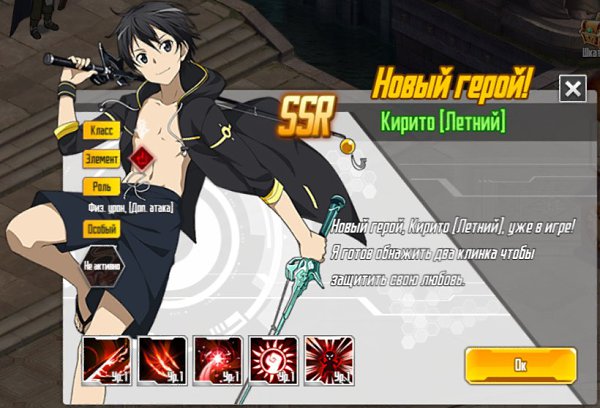The height and width of the screenshot is (408, 600).
Task: Confirm with the orange Ок button
Action: 520,365
